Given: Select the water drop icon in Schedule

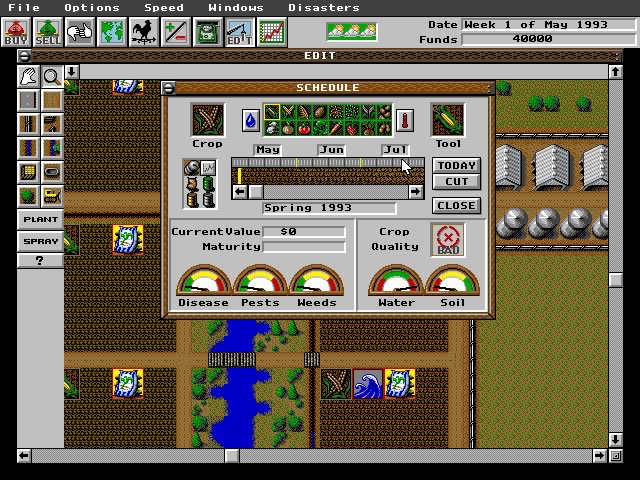Looking at the screenshot, I should tap(251, 121).
